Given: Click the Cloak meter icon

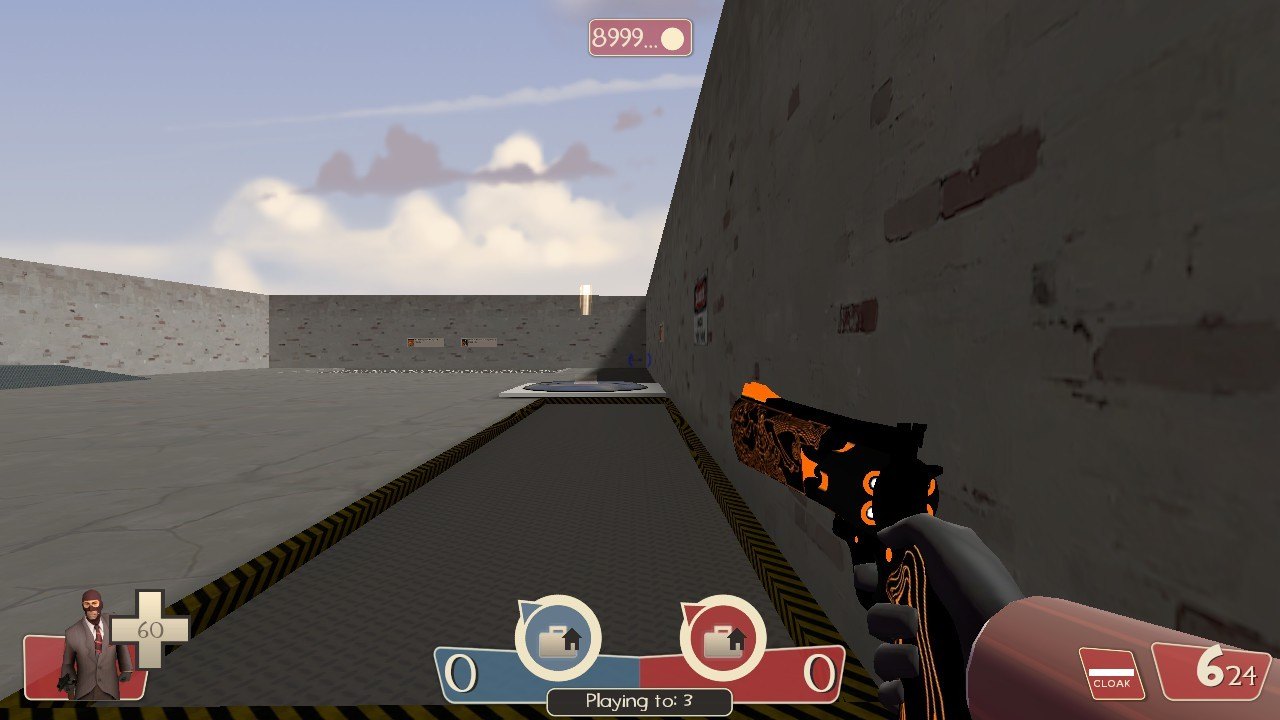Looking at the screenshot, I should pos(1111,674).
